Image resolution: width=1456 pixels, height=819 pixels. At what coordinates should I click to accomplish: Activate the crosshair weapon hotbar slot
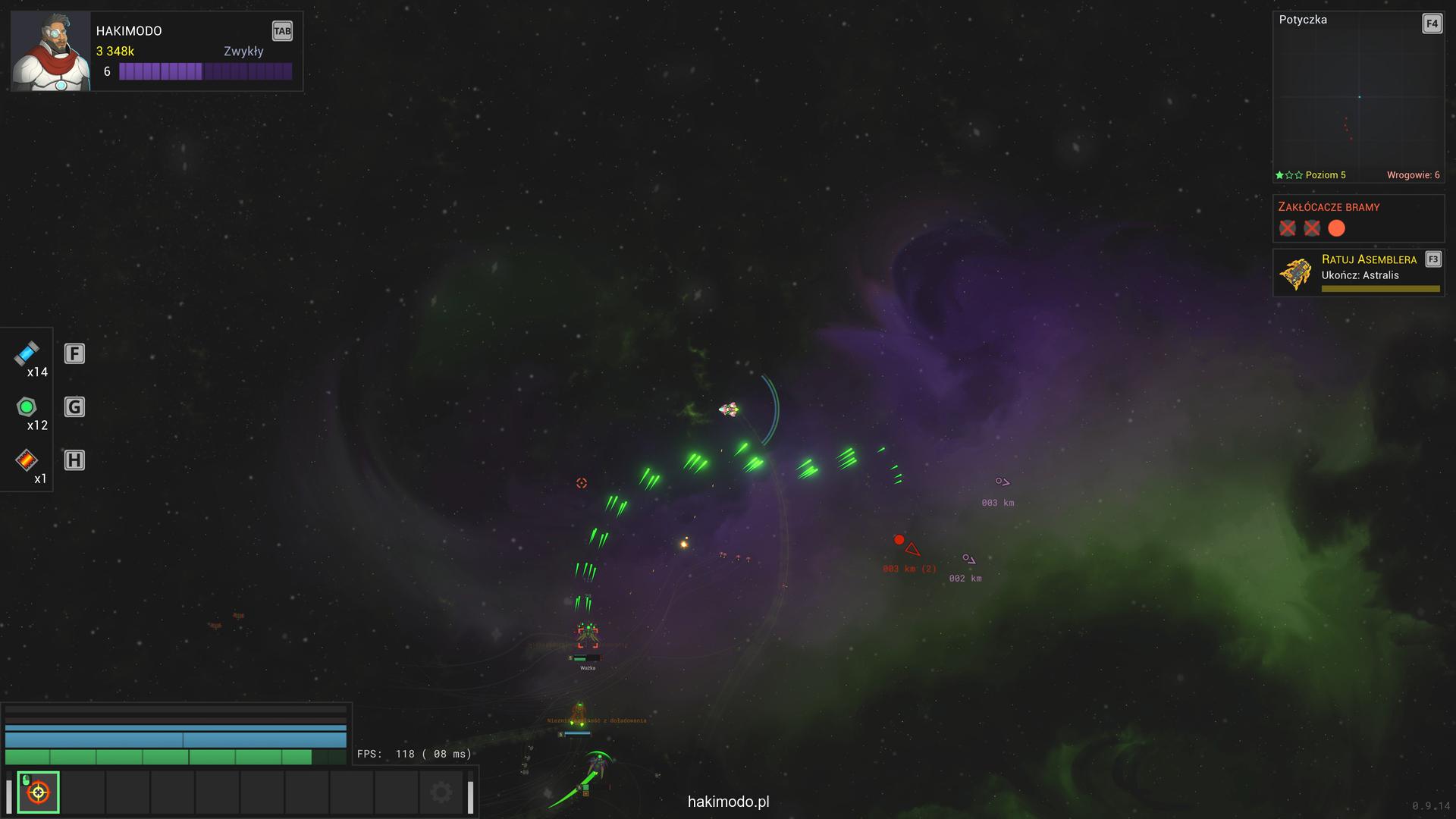tap(38, 792)
